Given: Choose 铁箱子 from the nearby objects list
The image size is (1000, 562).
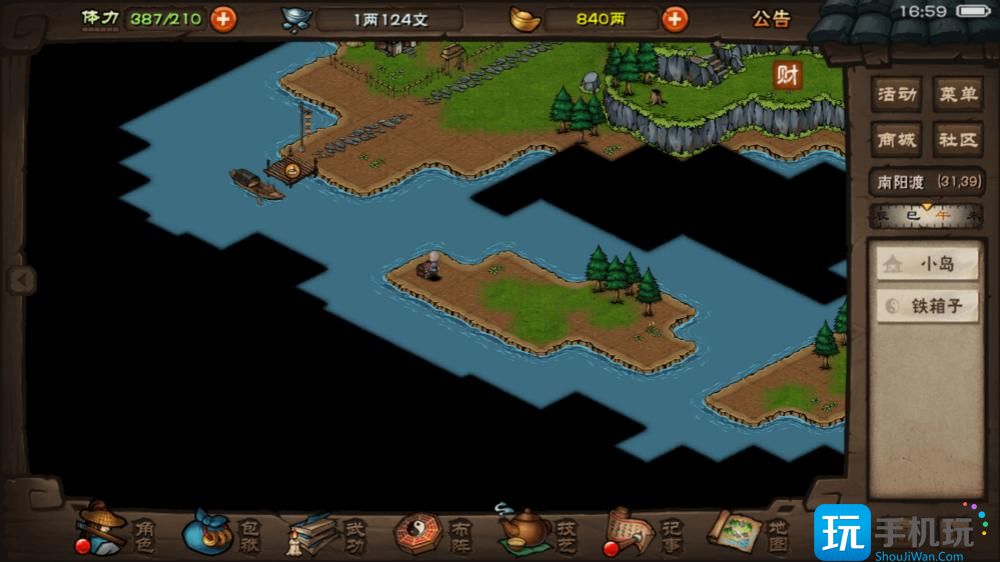Looking at the screenshot, I should tap(927, 306).
